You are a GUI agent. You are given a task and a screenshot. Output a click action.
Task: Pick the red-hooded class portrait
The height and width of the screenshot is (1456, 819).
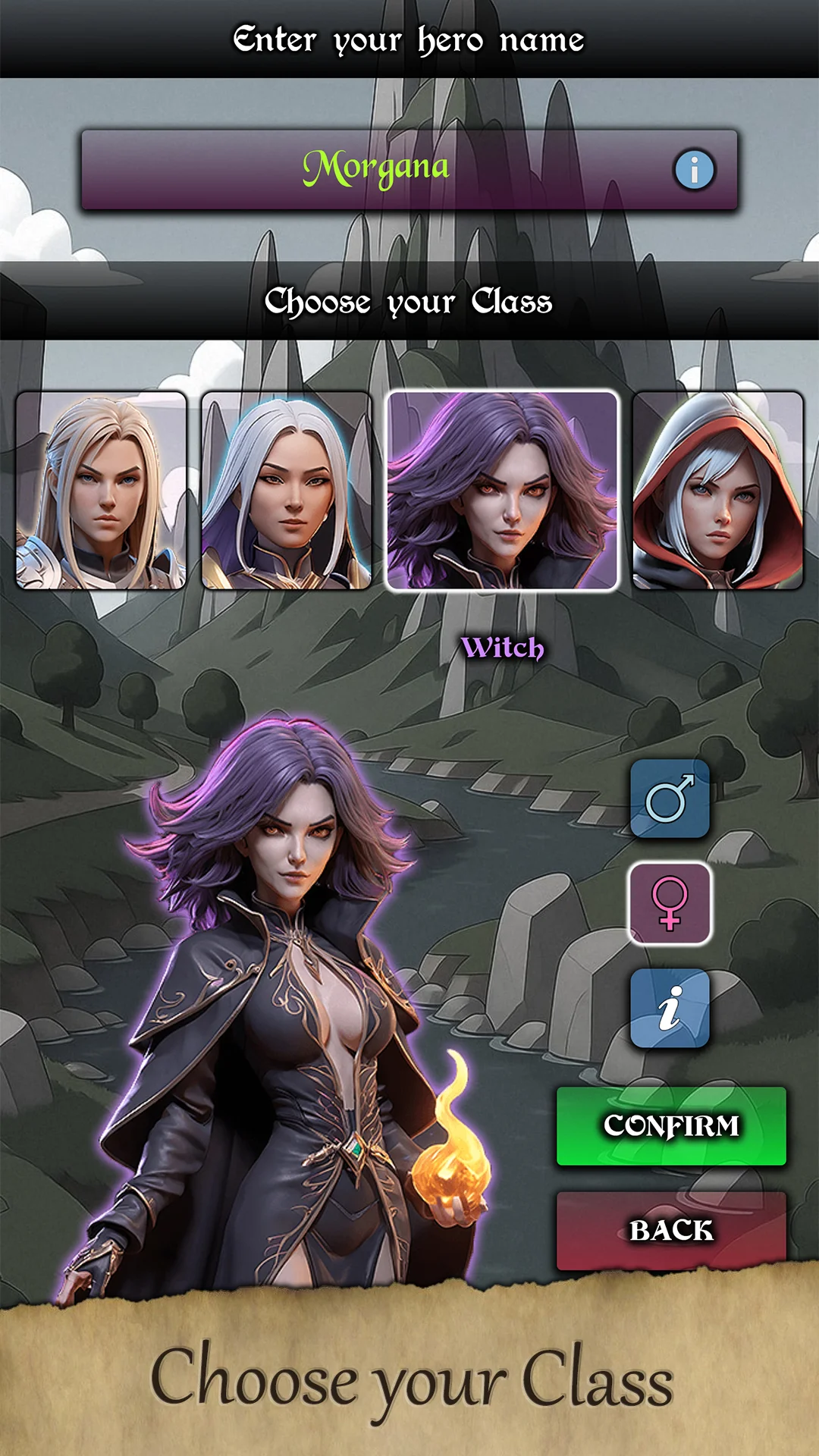click(717, 491)
